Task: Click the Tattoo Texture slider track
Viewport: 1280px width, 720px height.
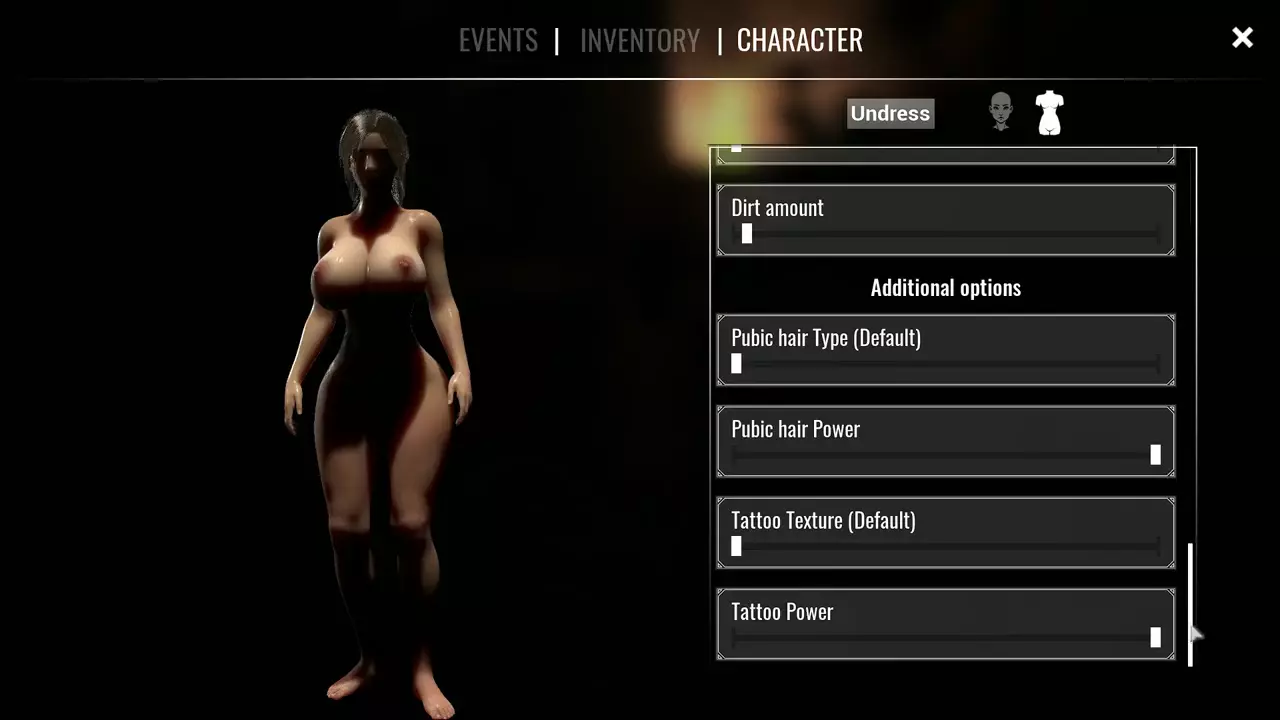Action: click(x=945, y=546)
